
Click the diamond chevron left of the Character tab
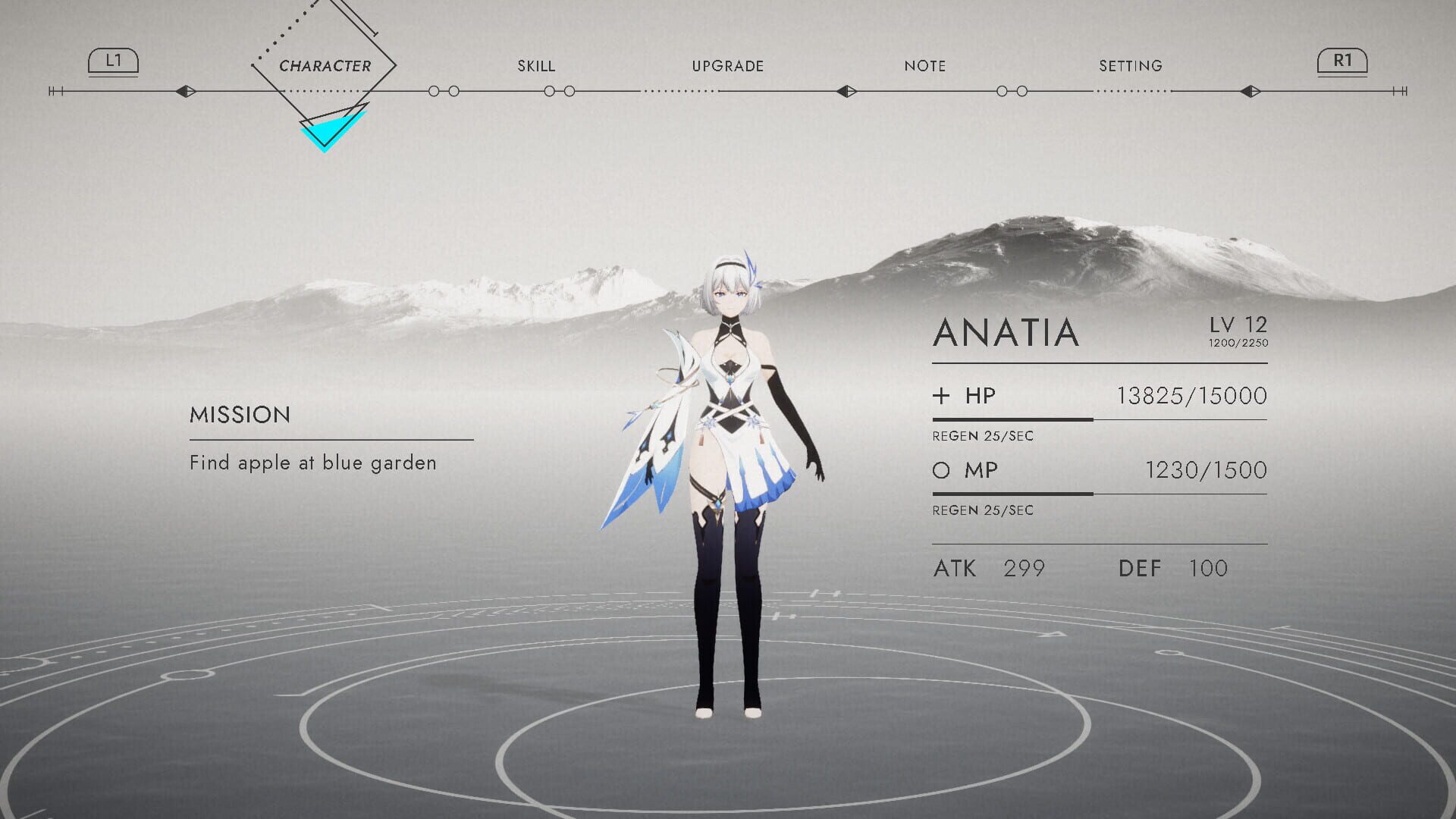(184, 91)
